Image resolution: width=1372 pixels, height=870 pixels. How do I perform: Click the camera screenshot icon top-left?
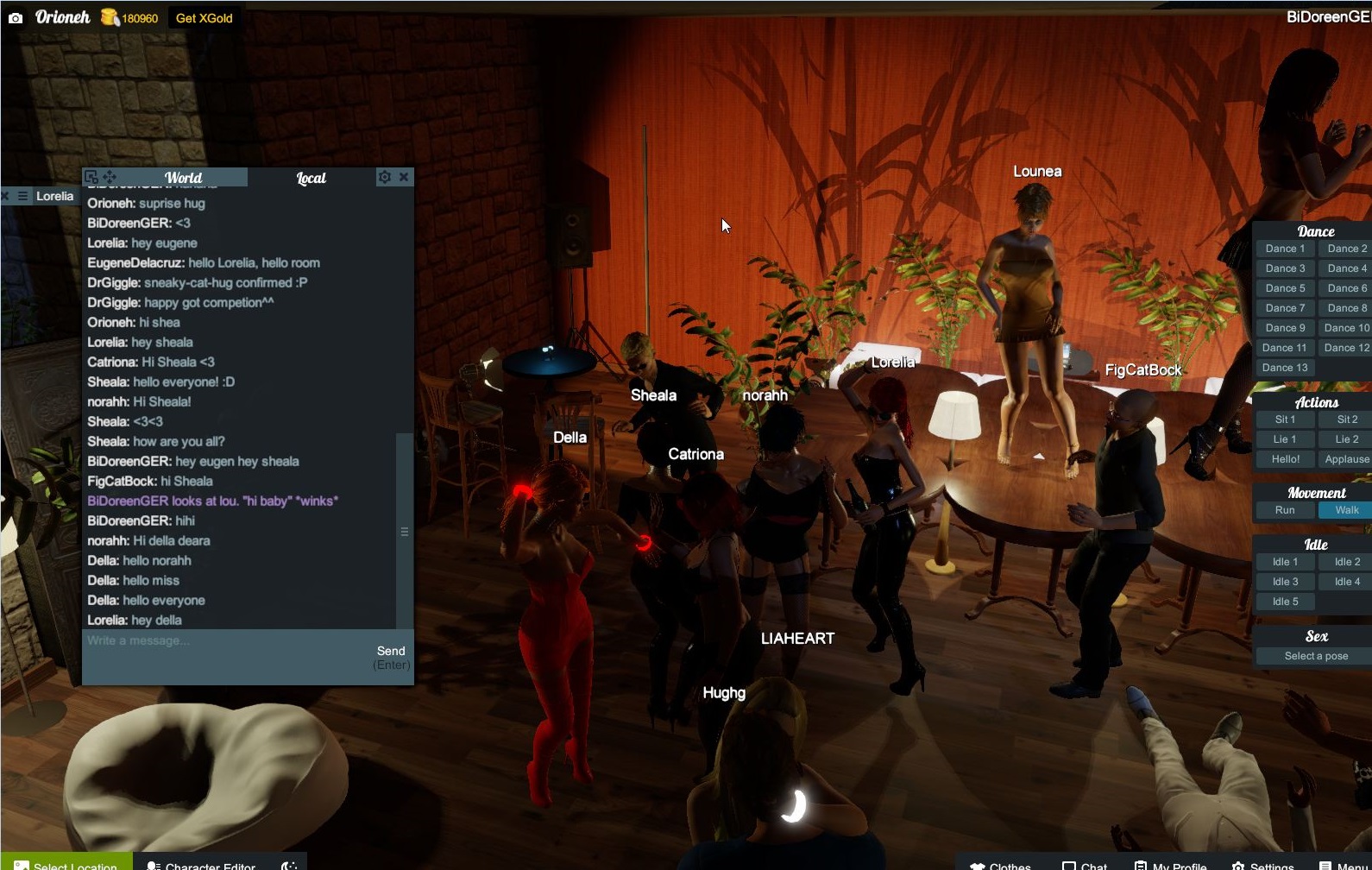point(16,16)
